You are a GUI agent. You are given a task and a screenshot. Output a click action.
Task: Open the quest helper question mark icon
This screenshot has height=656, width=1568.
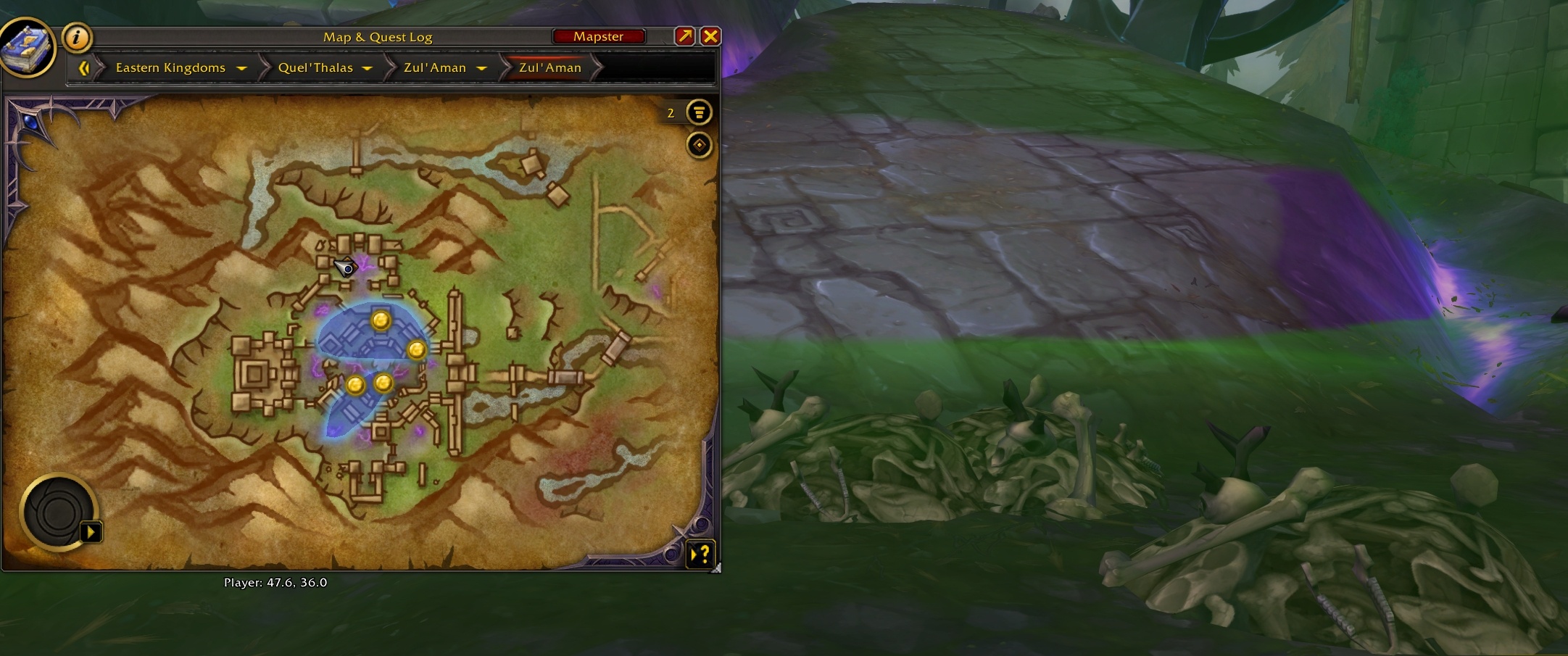pyautogui.click(x=701, y=555)
